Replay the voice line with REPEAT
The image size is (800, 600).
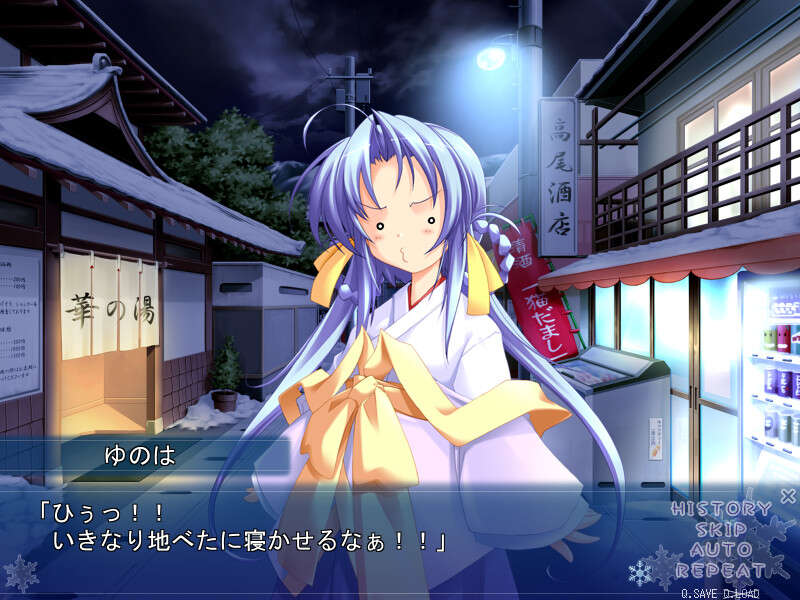click(x=720, y=571)
